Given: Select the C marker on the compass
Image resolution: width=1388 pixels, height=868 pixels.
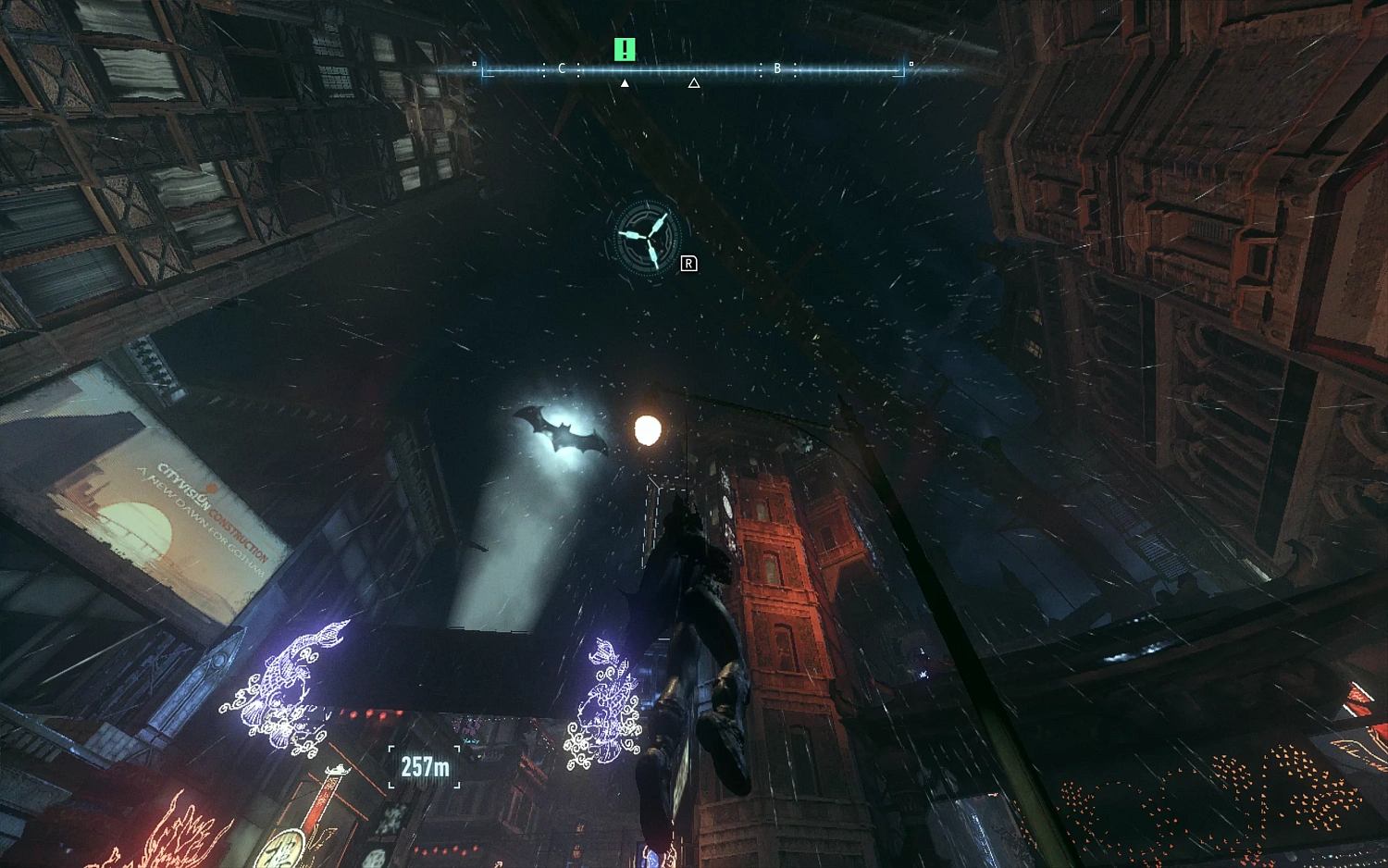Looking at the screenshot, I should click(x=561, y=68).
